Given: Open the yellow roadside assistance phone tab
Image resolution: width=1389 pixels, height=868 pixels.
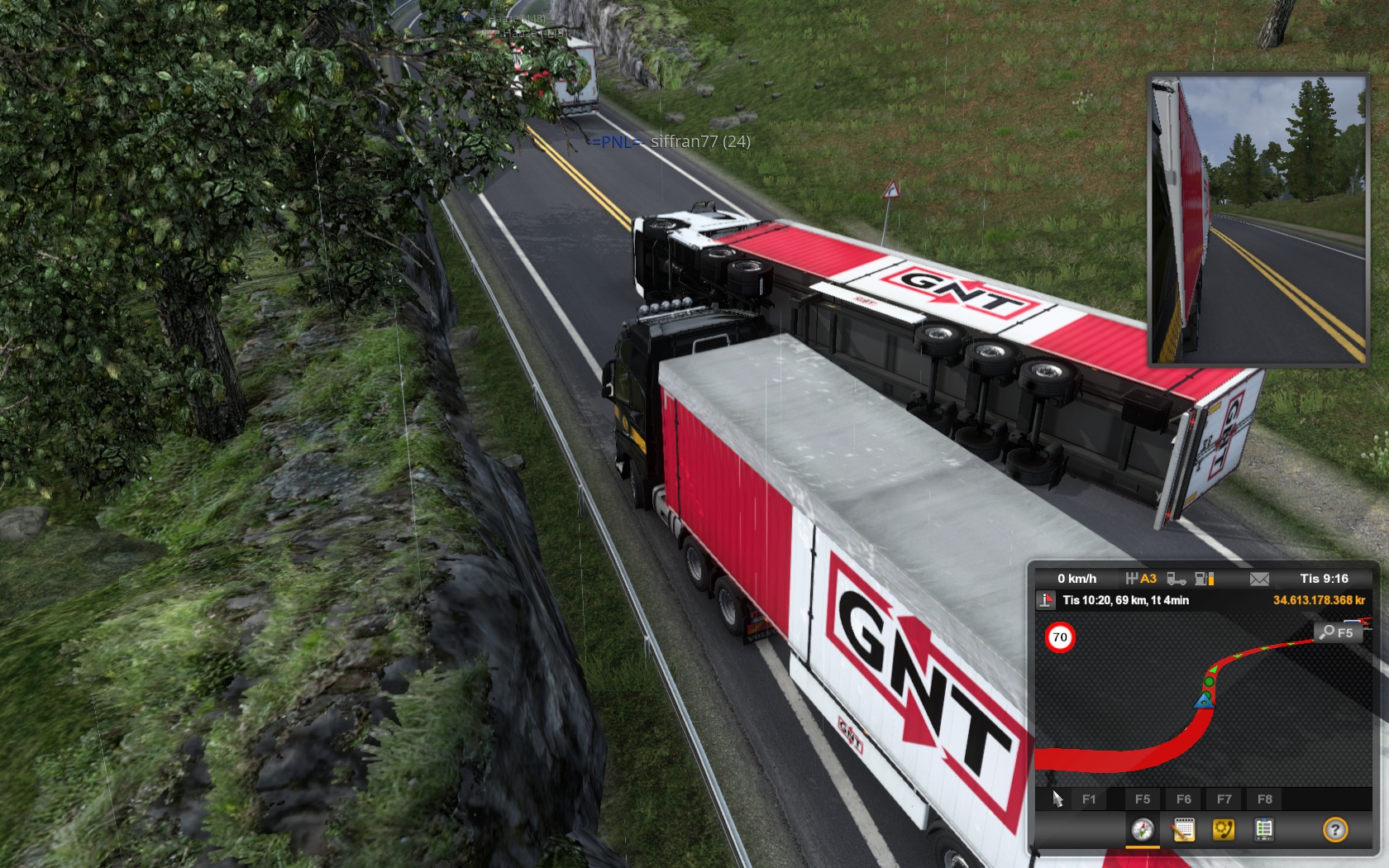Looking at the screenshot, I should point(1223,829).
